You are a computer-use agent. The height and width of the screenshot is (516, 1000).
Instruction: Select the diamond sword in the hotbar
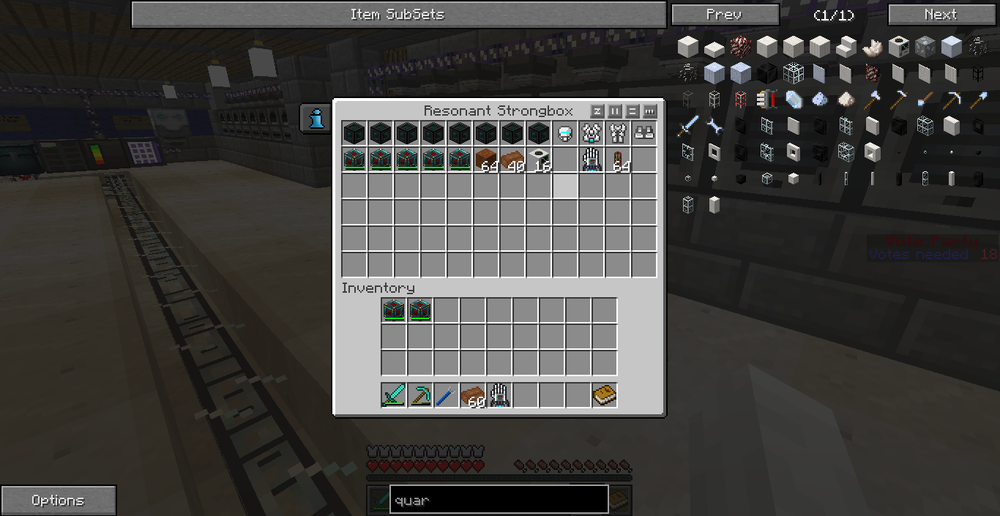[393, 395]
